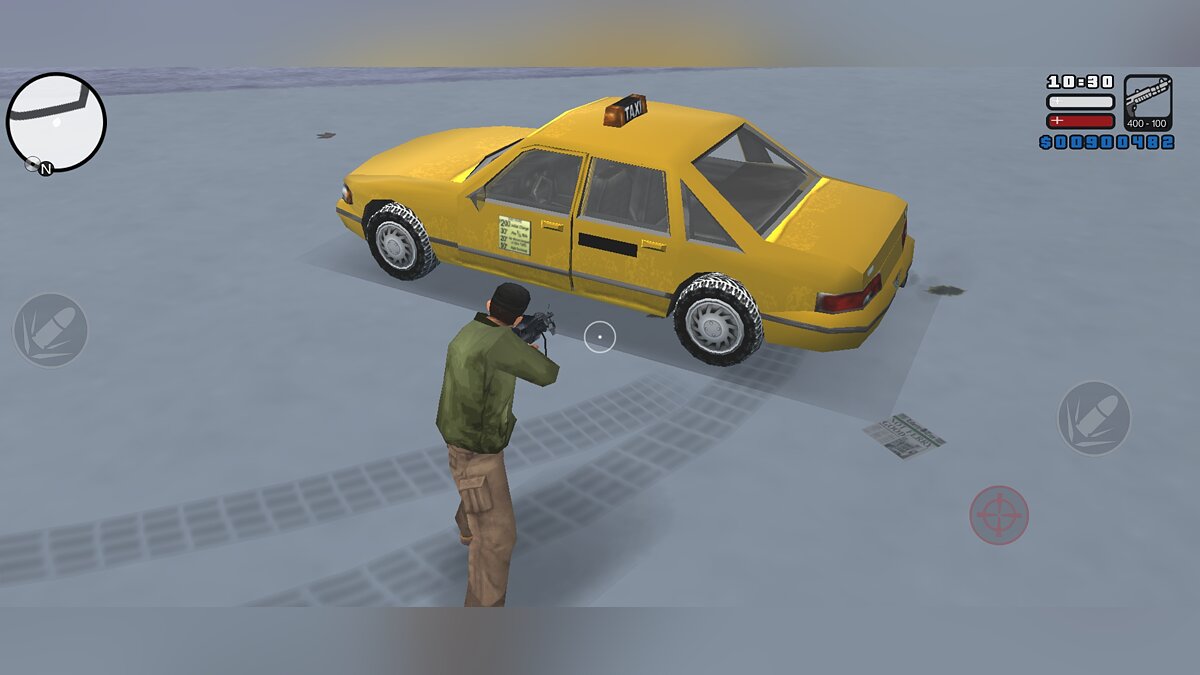Tap the machine gun weapon icon
This screenshot has width=1200, height=675.
(1147, 102)
